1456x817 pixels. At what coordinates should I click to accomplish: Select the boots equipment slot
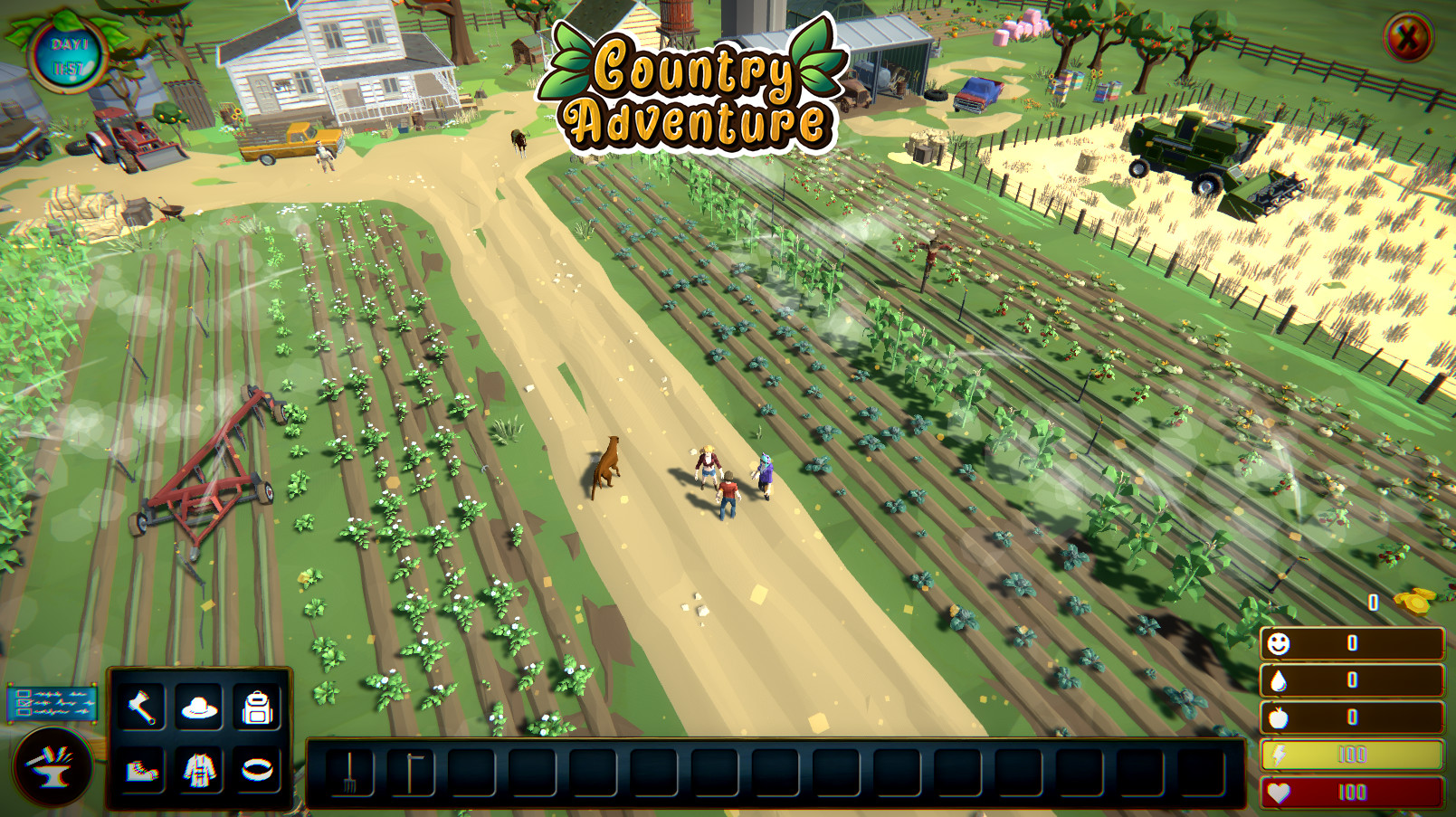click(x=141, y=771)
